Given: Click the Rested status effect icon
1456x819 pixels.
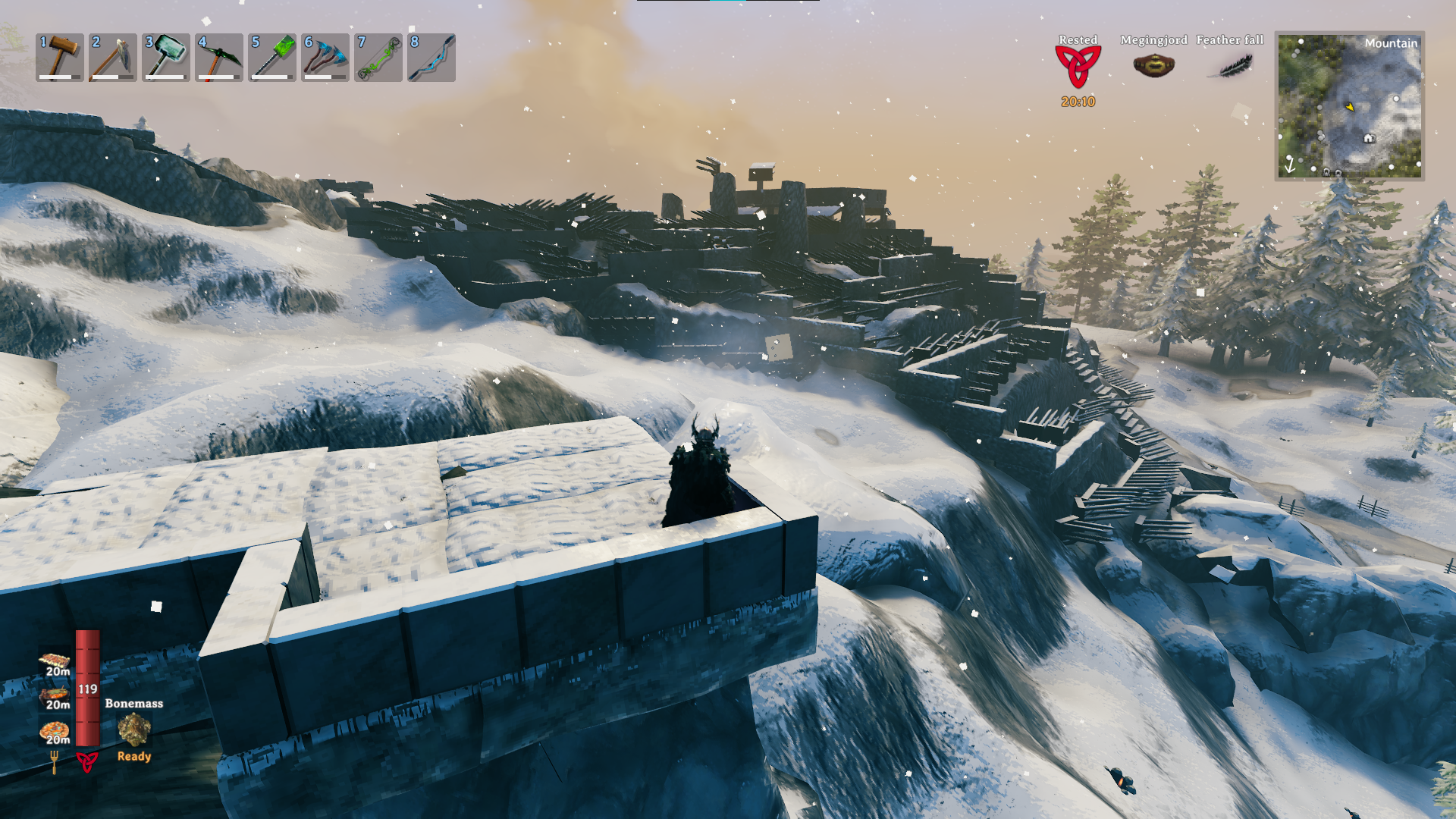Looking at the screenshot, I should coord(1078,66).
